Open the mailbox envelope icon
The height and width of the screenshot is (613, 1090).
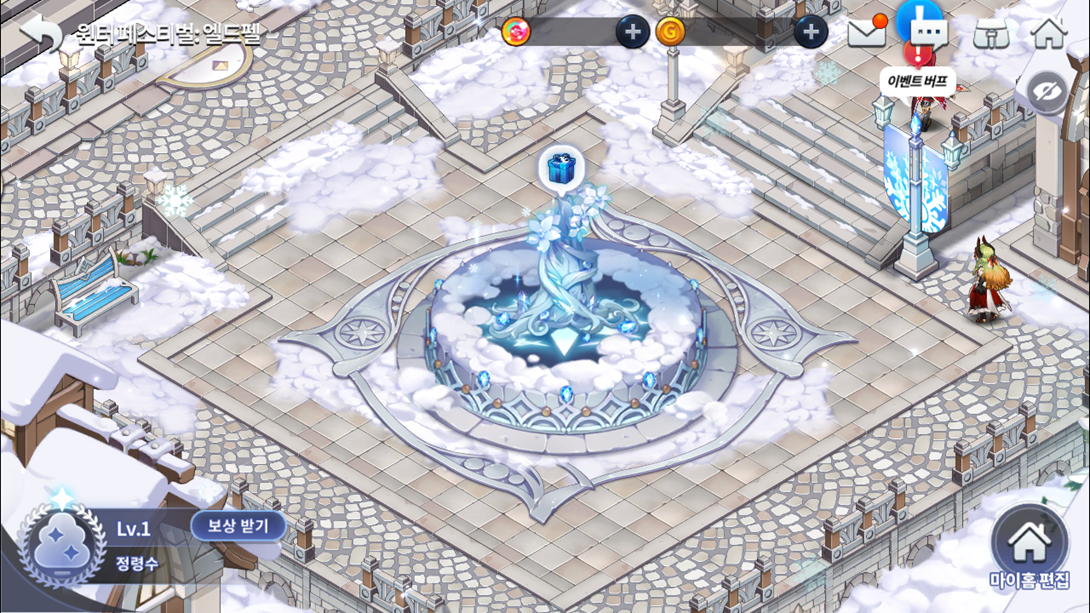click(x=867, y=33)
